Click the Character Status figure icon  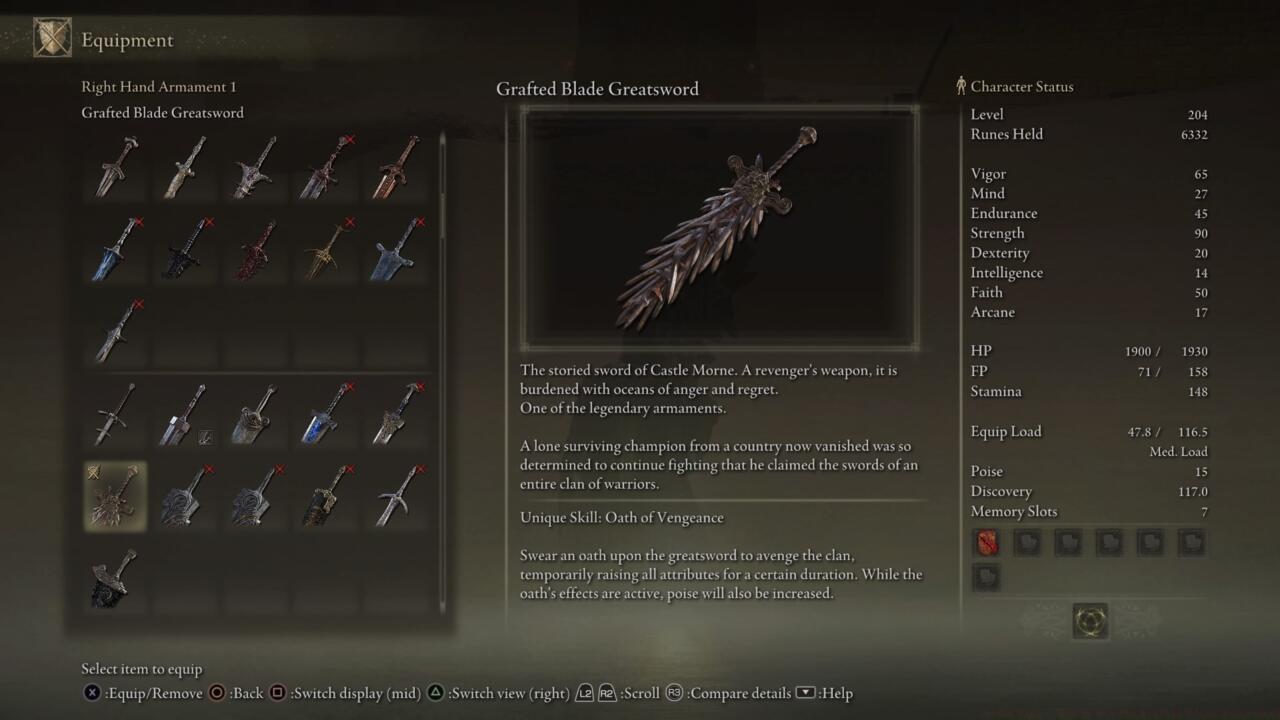(961, 86)
